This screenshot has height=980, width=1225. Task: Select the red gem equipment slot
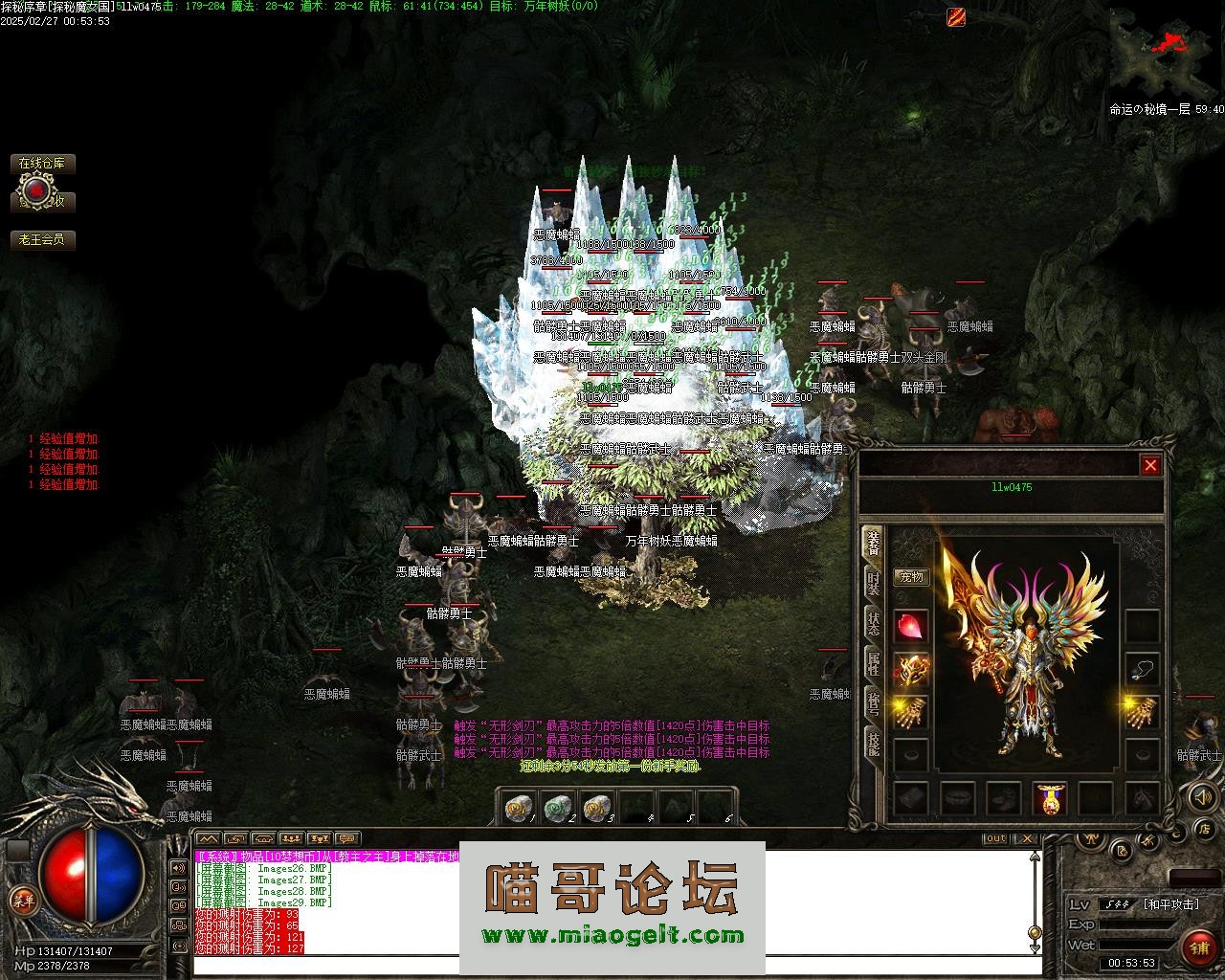(x=911, y=627)
